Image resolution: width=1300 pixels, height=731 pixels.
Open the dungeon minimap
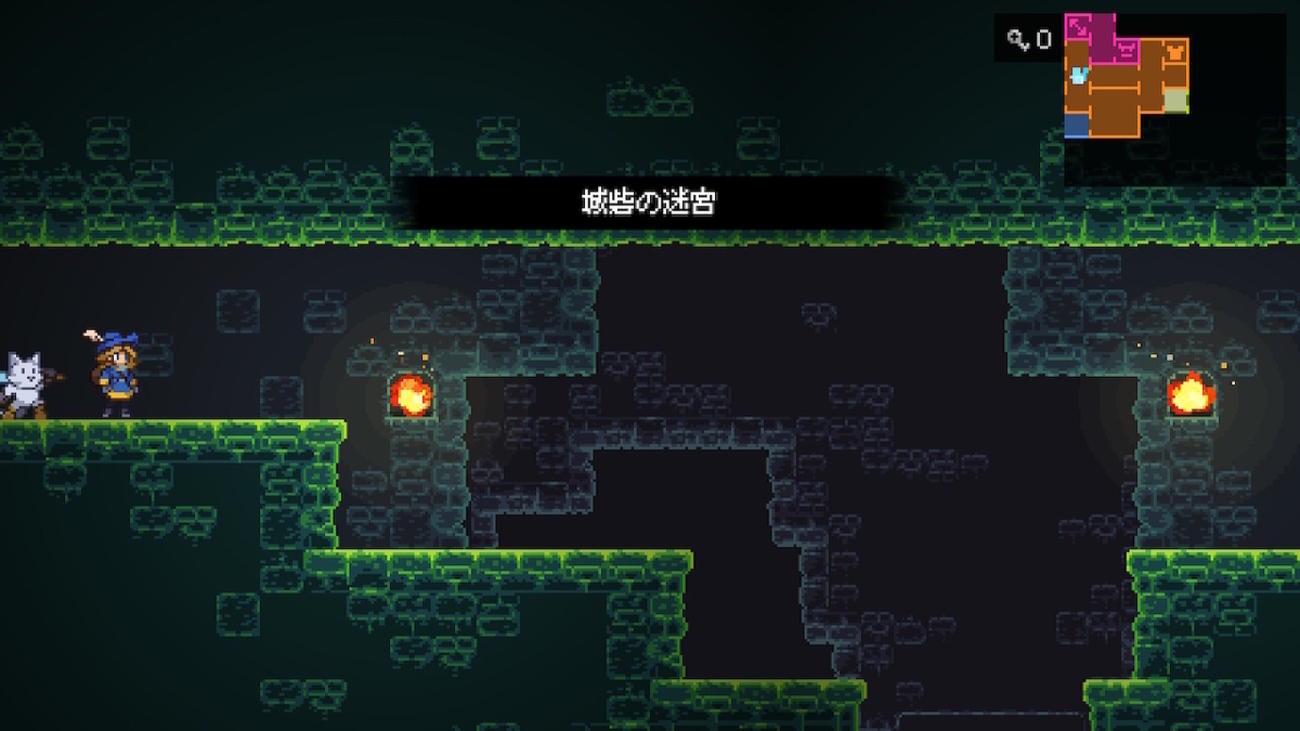click(1126, 76)
